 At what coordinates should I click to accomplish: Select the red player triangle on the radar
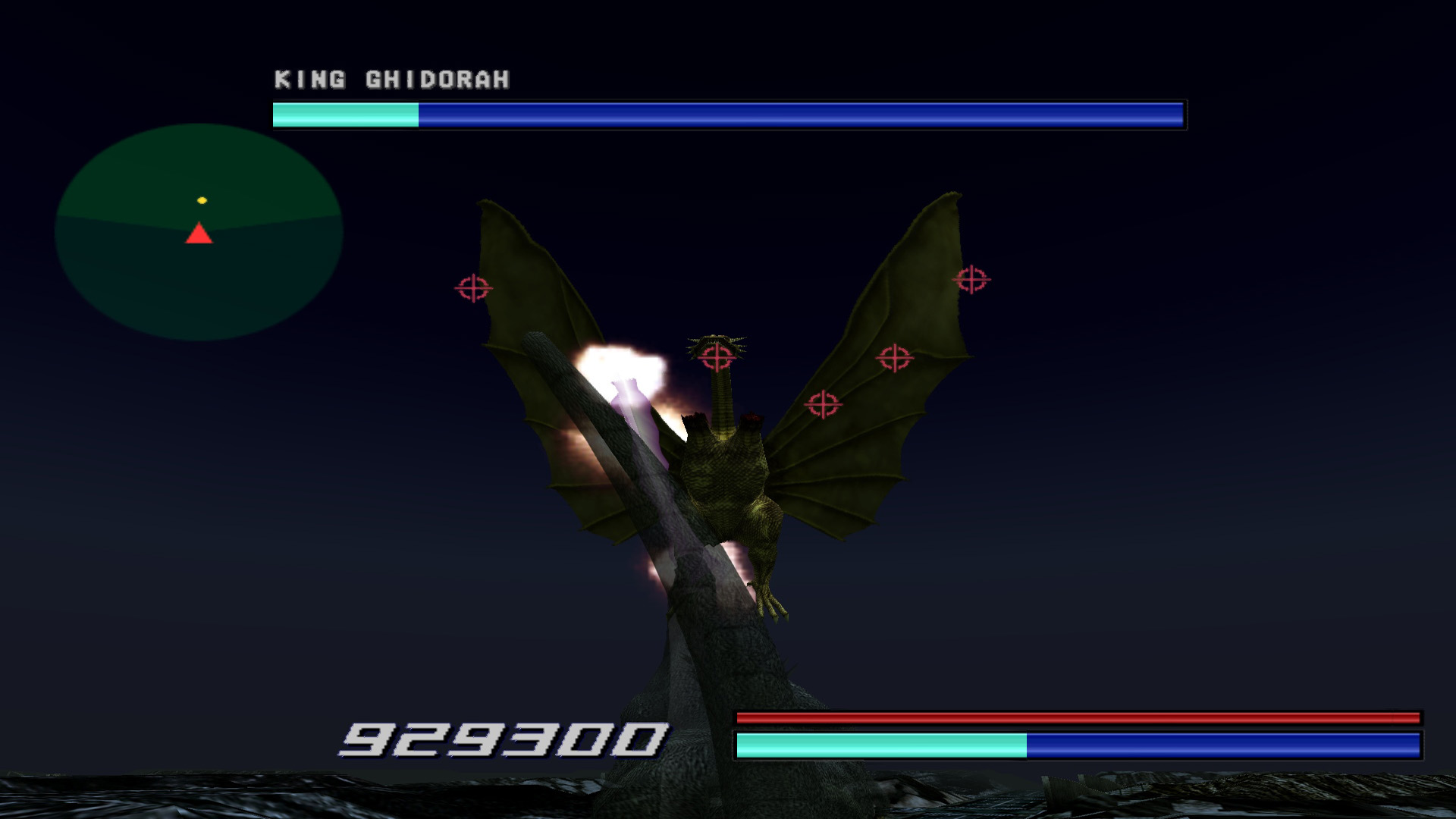(199, 234)
